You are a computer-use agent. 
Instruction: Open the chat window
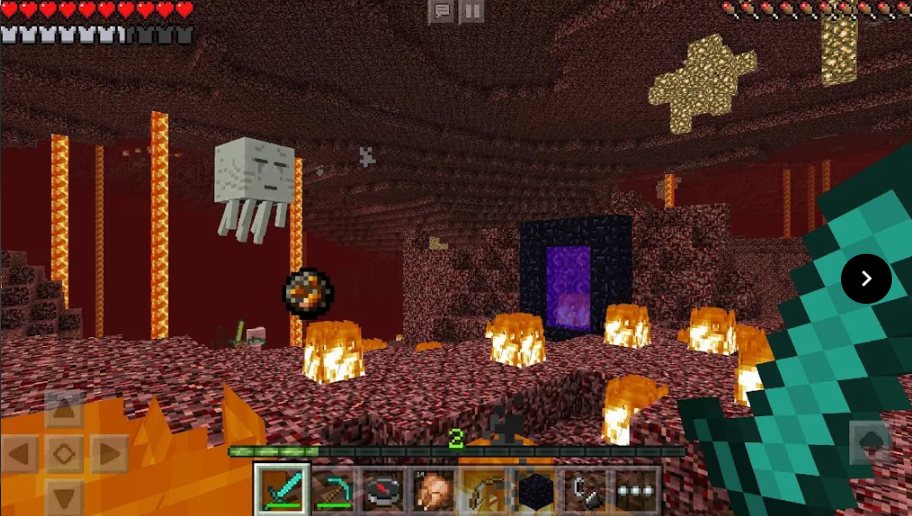point(441,12)
